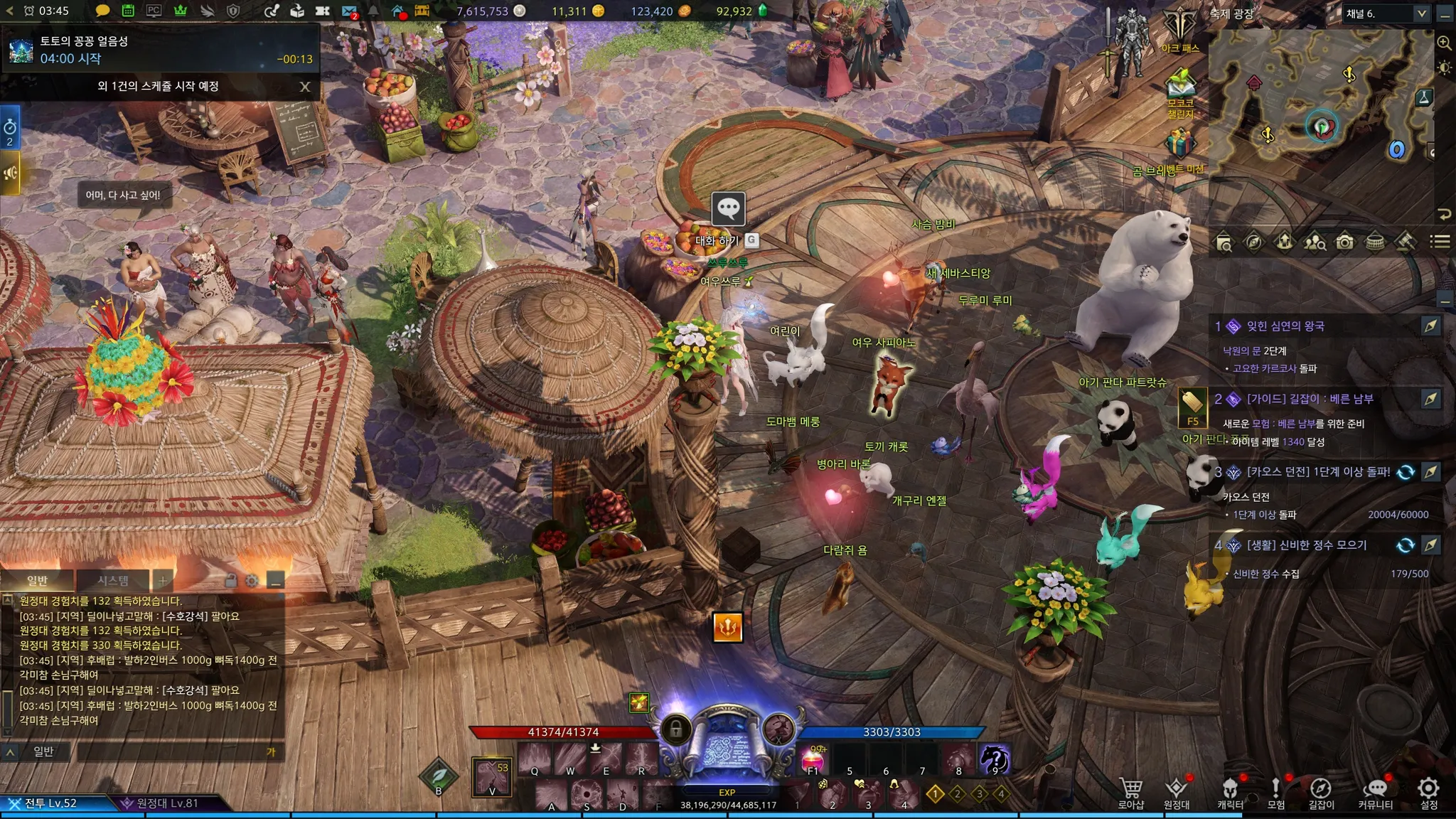This screenshot has width=1456, height=819.
Task: Select the 일반 chat tab
Action: (37, 580)
